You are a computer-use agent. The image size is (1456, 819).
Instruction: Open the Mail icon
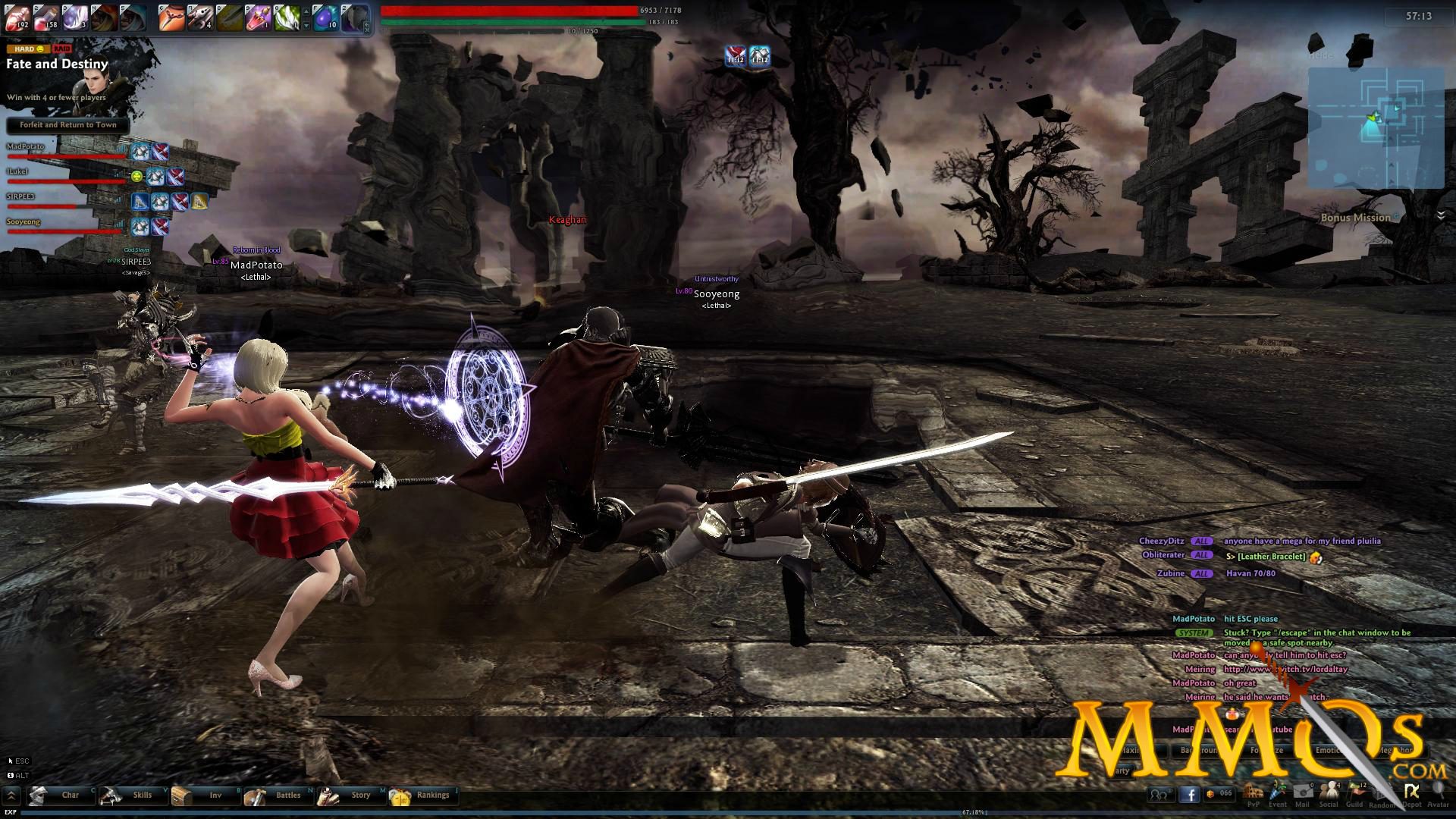click(x=1303, y=794)
